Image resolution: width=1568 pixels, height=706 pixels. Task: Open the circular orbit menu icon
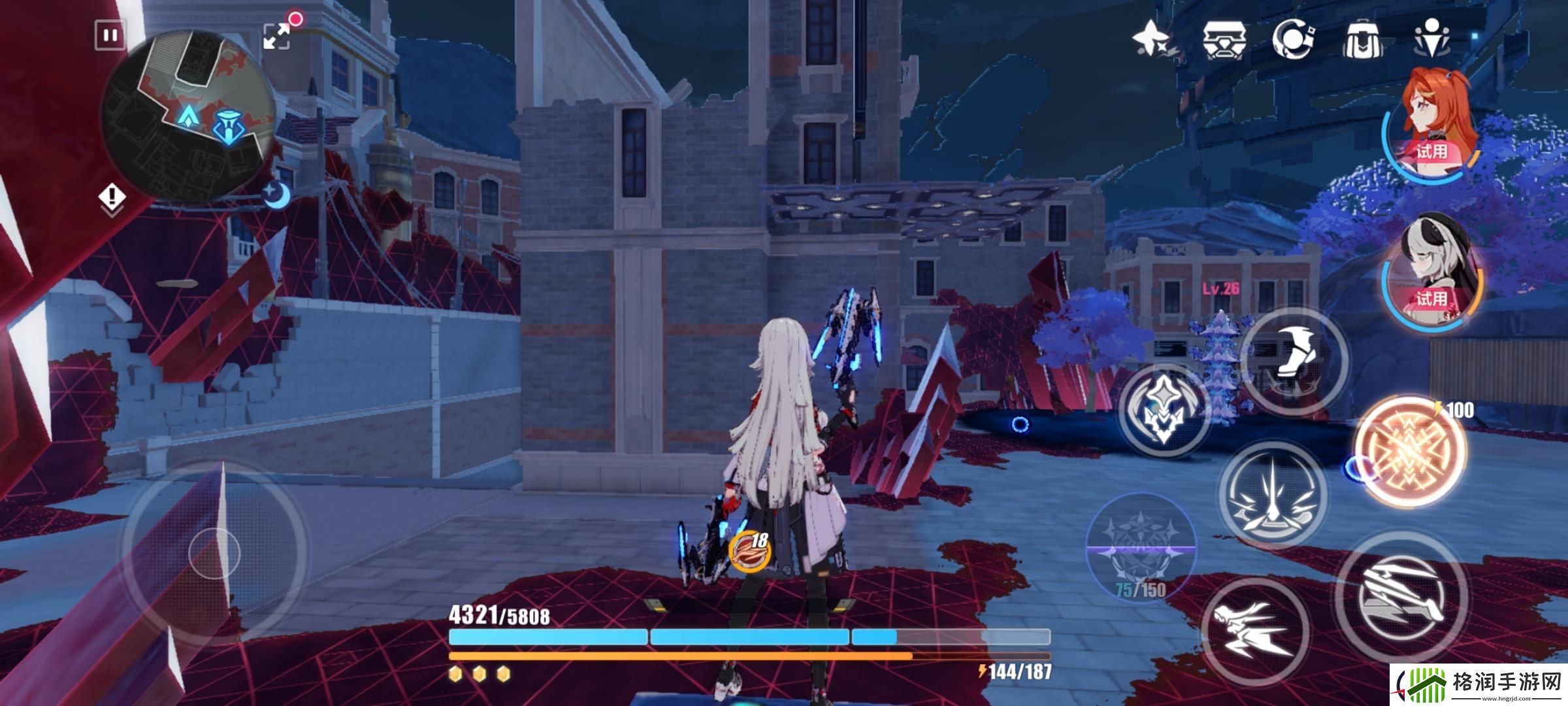(1294, 39)
